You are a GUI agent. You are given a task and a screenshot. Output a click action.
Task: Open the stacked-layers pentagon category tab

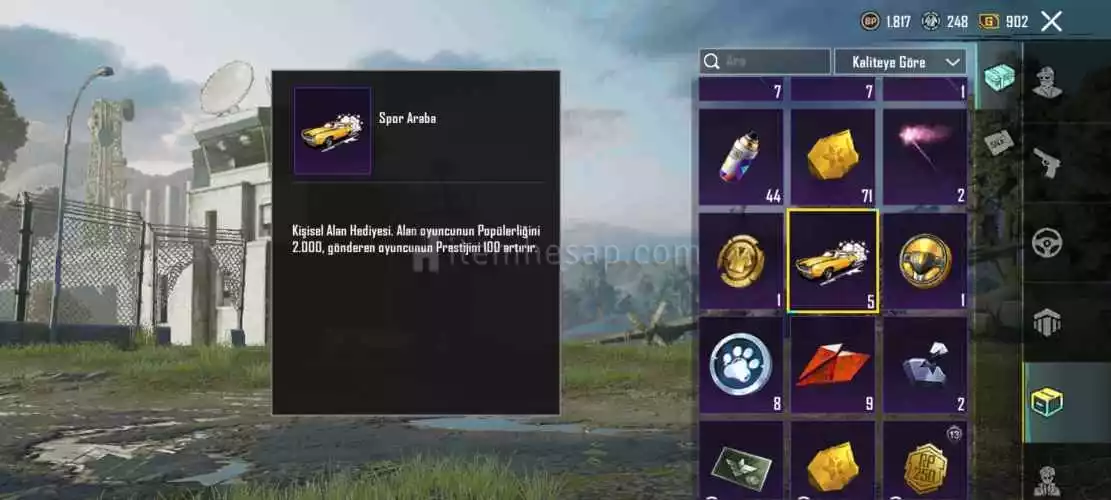click(1047, 322)
